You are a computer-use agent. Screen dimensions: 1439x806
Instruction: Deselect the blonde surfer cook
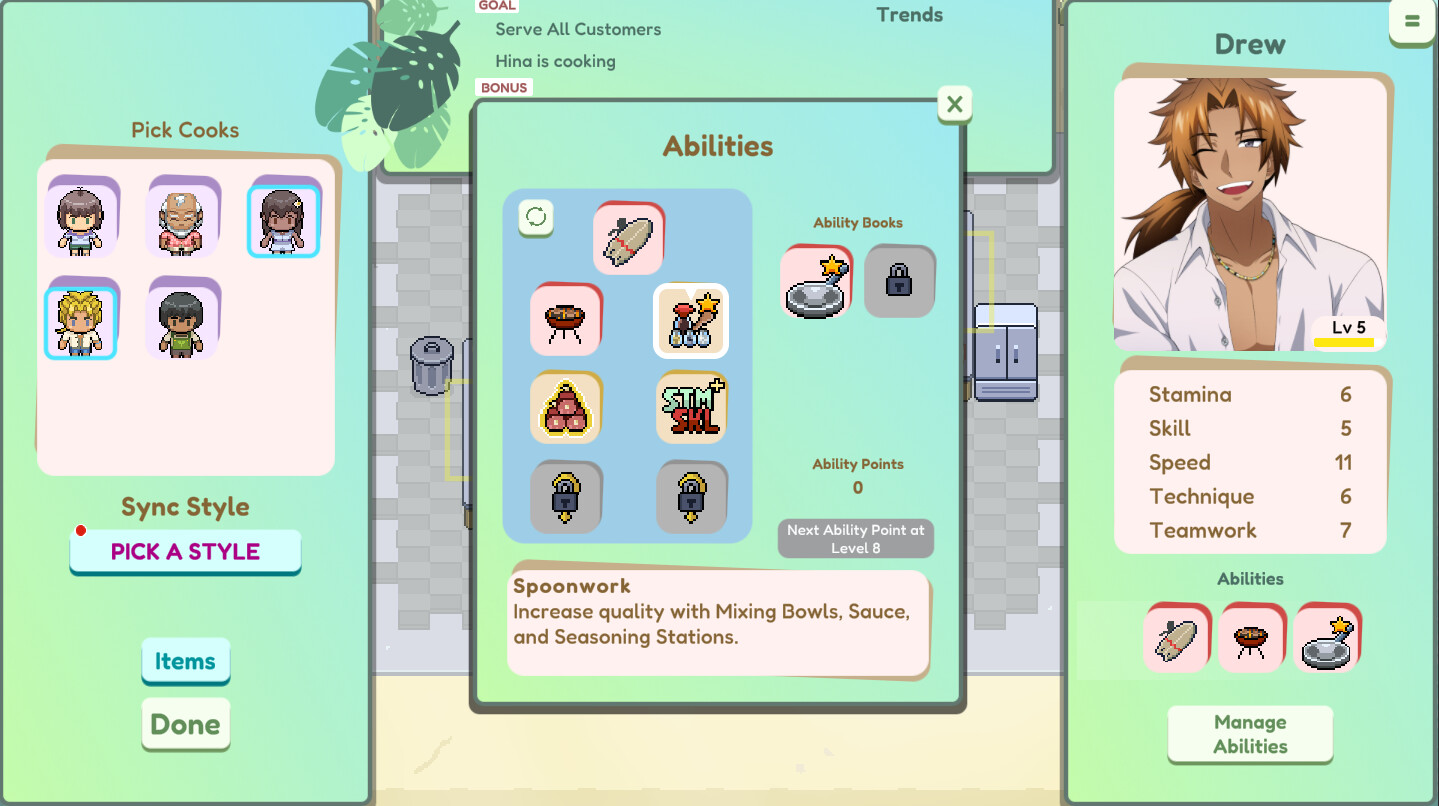[x=80, y=320]
